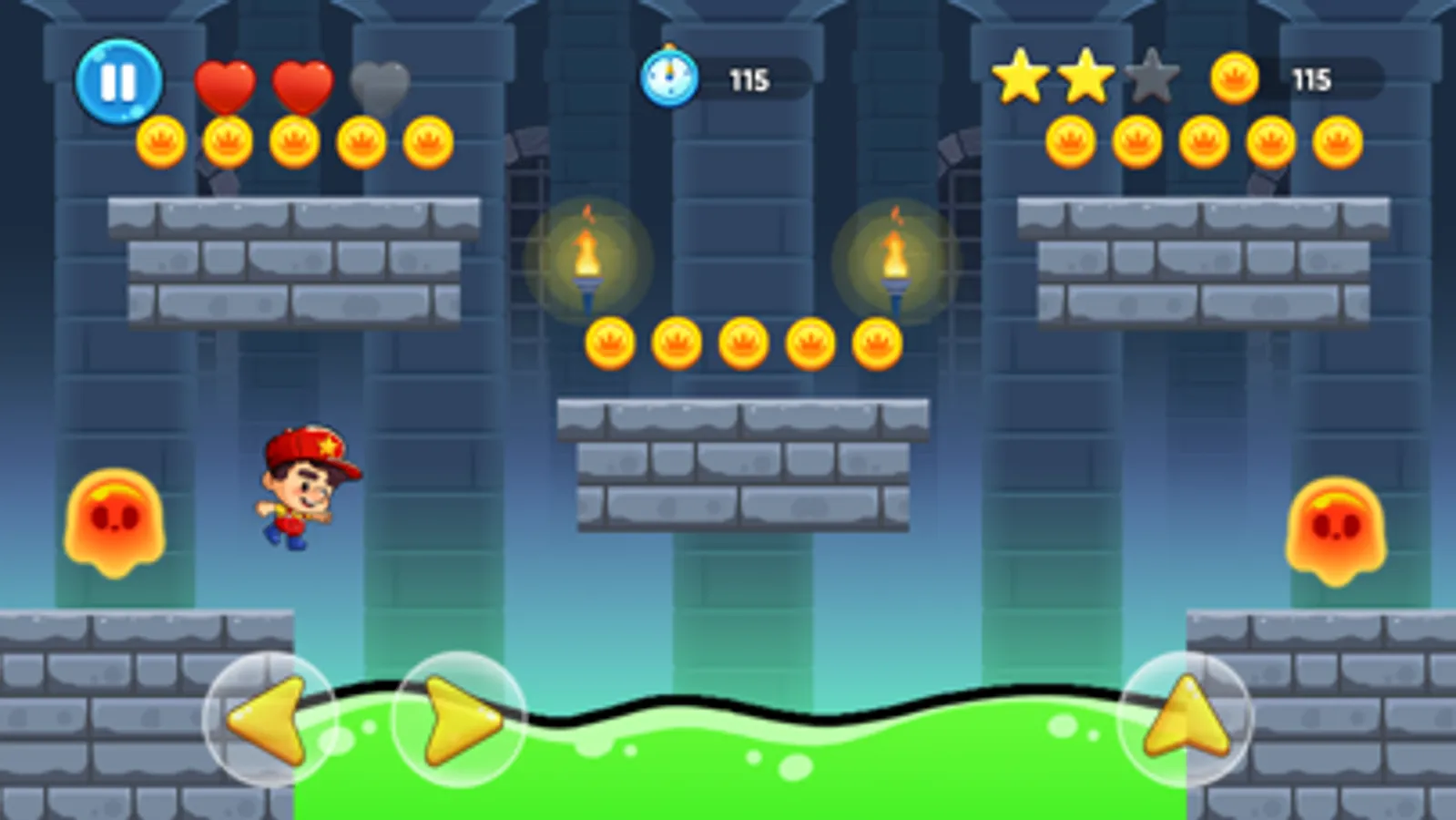Tap the coin counter icon top right
The image size is (1456, 820).
click(1235, 77)
